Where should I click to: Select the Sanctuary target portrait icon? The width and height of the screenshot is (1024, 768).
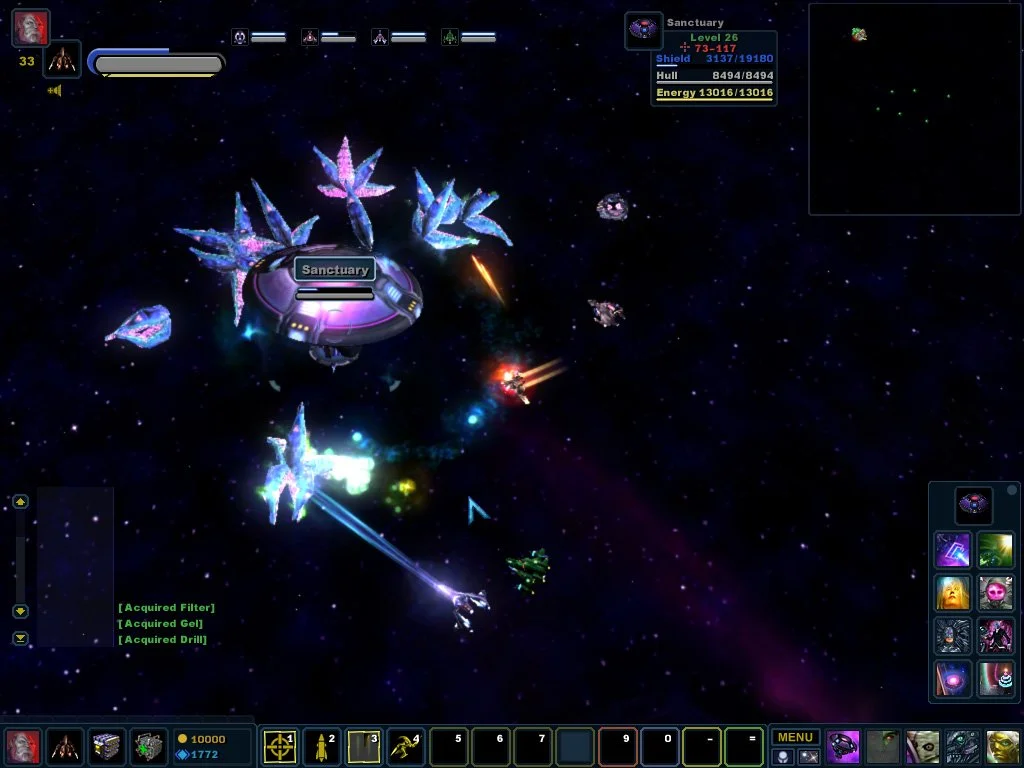click(x=643, y=30)
